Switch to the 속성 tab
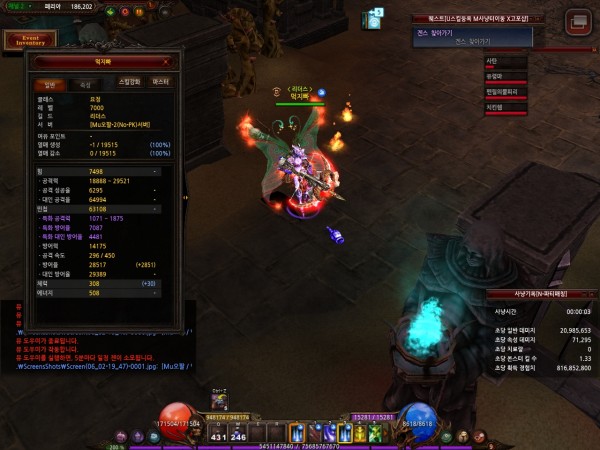600x450 pixels. pos(84,85)
